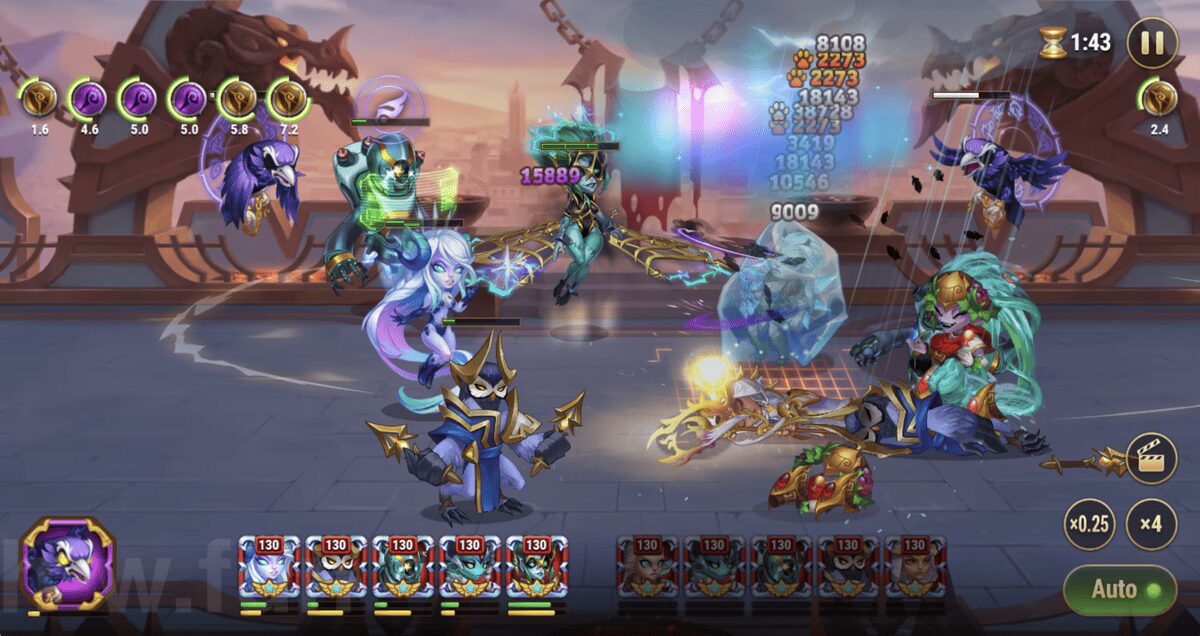This screenshot has height=636, width=1200.
Task: Pause the battle
Action: pos(1151,43)
